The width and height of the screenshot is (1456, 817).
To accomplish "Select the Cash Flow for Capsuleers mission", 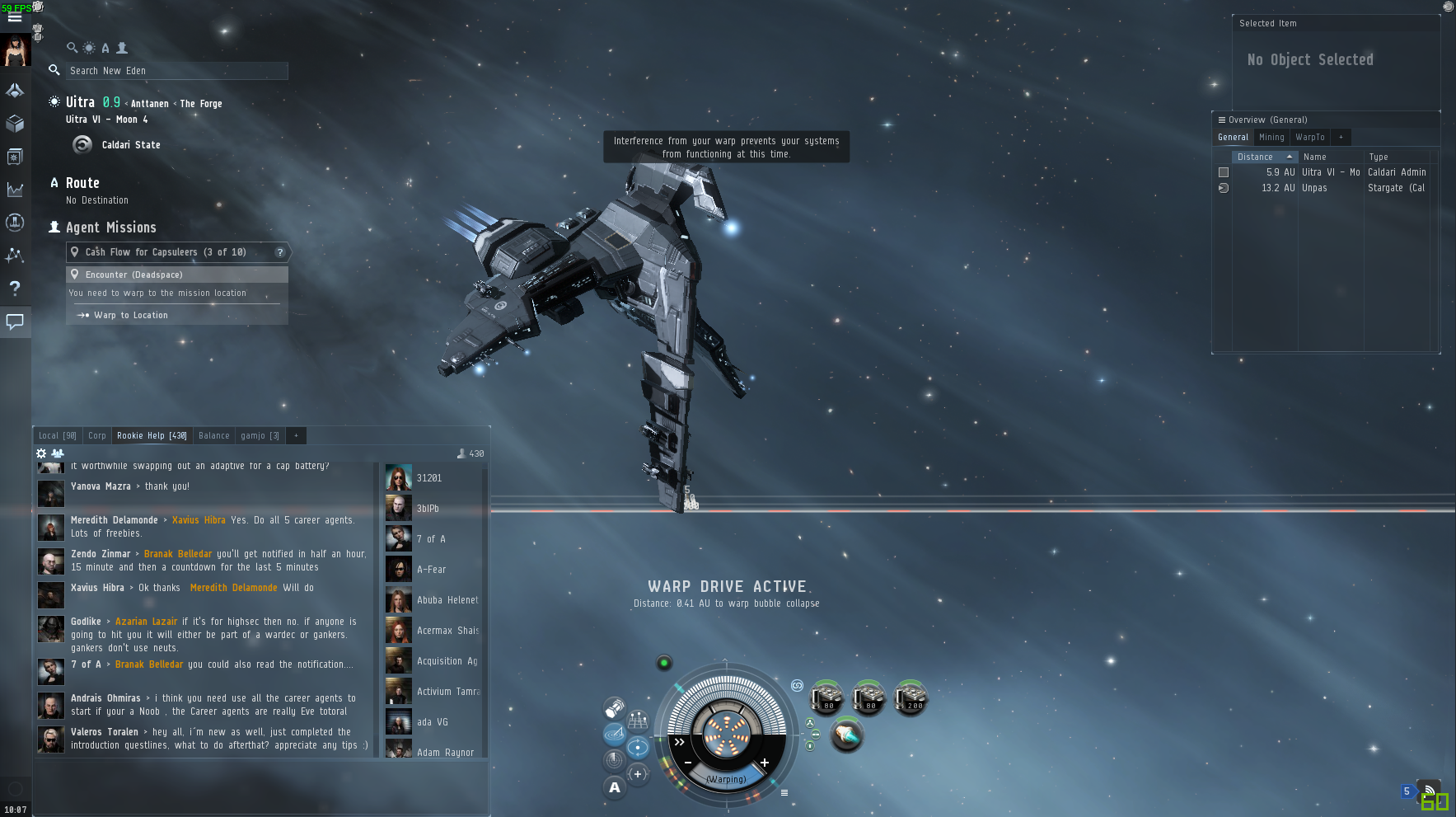I will (x=165, y=252).
